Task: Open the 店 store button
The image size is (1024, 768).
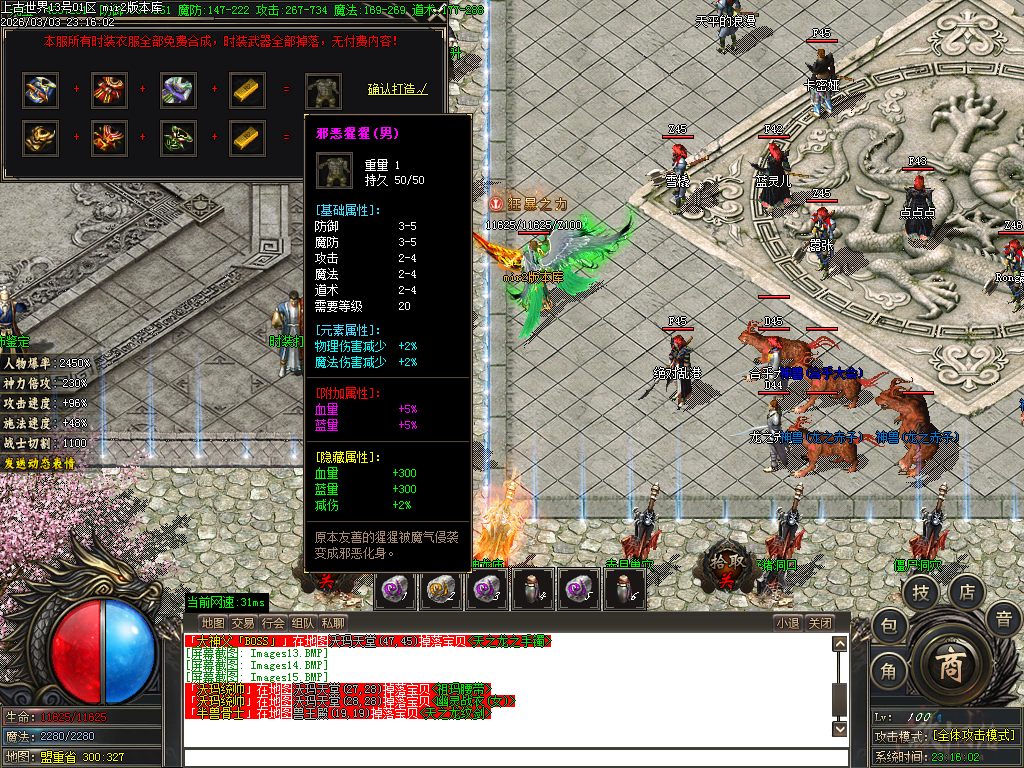Action: pyautogui.click(x=967, y=593)
